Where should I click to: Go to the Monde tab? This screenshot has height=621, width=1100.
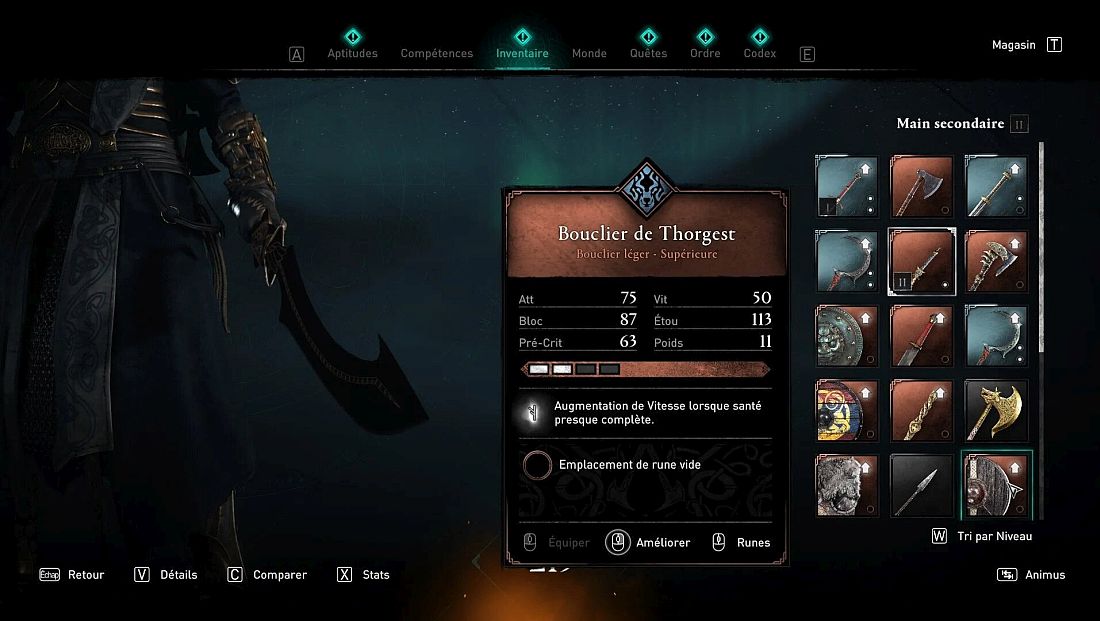tap(589, 53)
